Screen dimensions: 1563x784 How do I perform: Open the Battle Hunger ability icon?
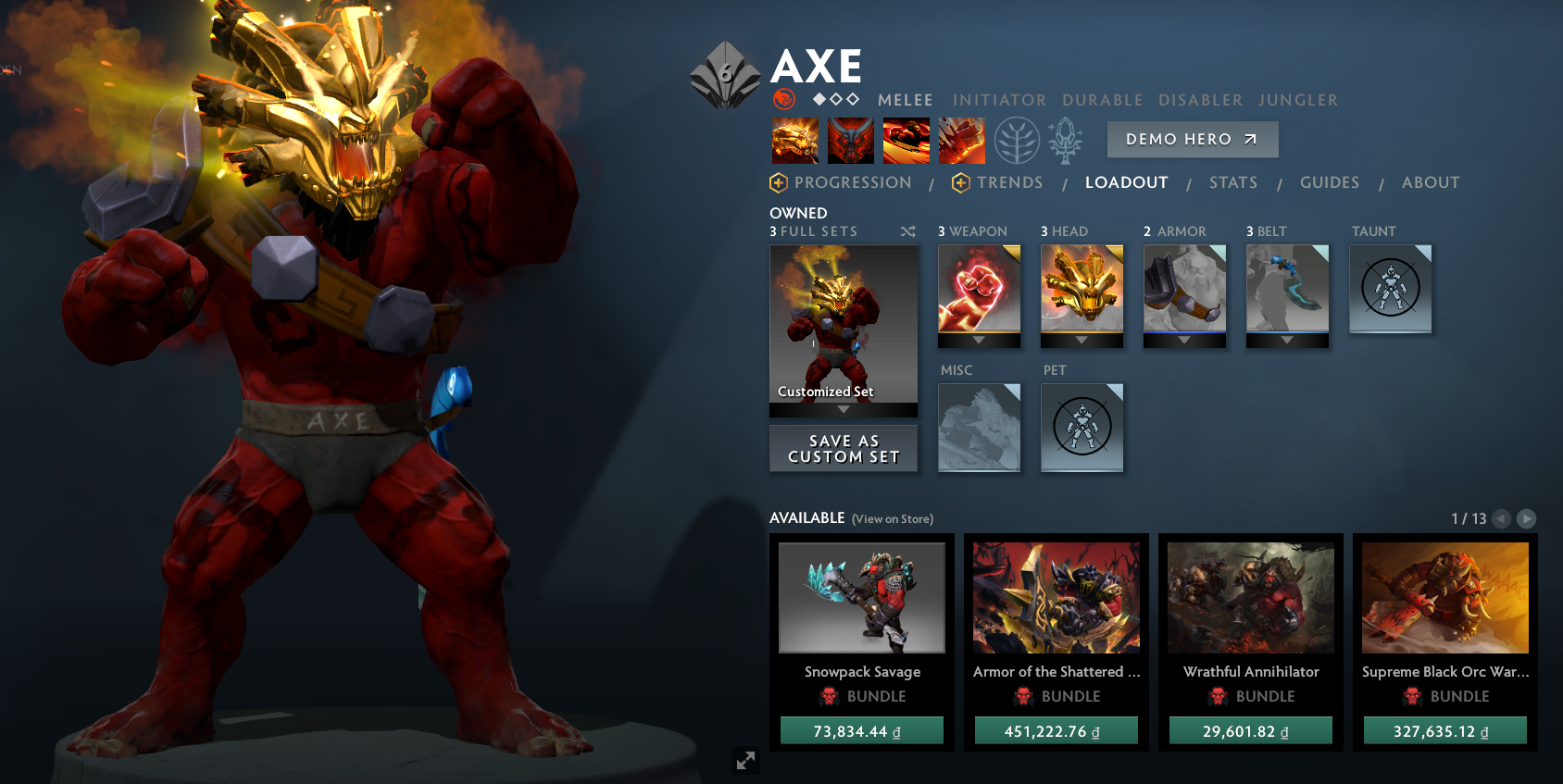click(850, 140)
